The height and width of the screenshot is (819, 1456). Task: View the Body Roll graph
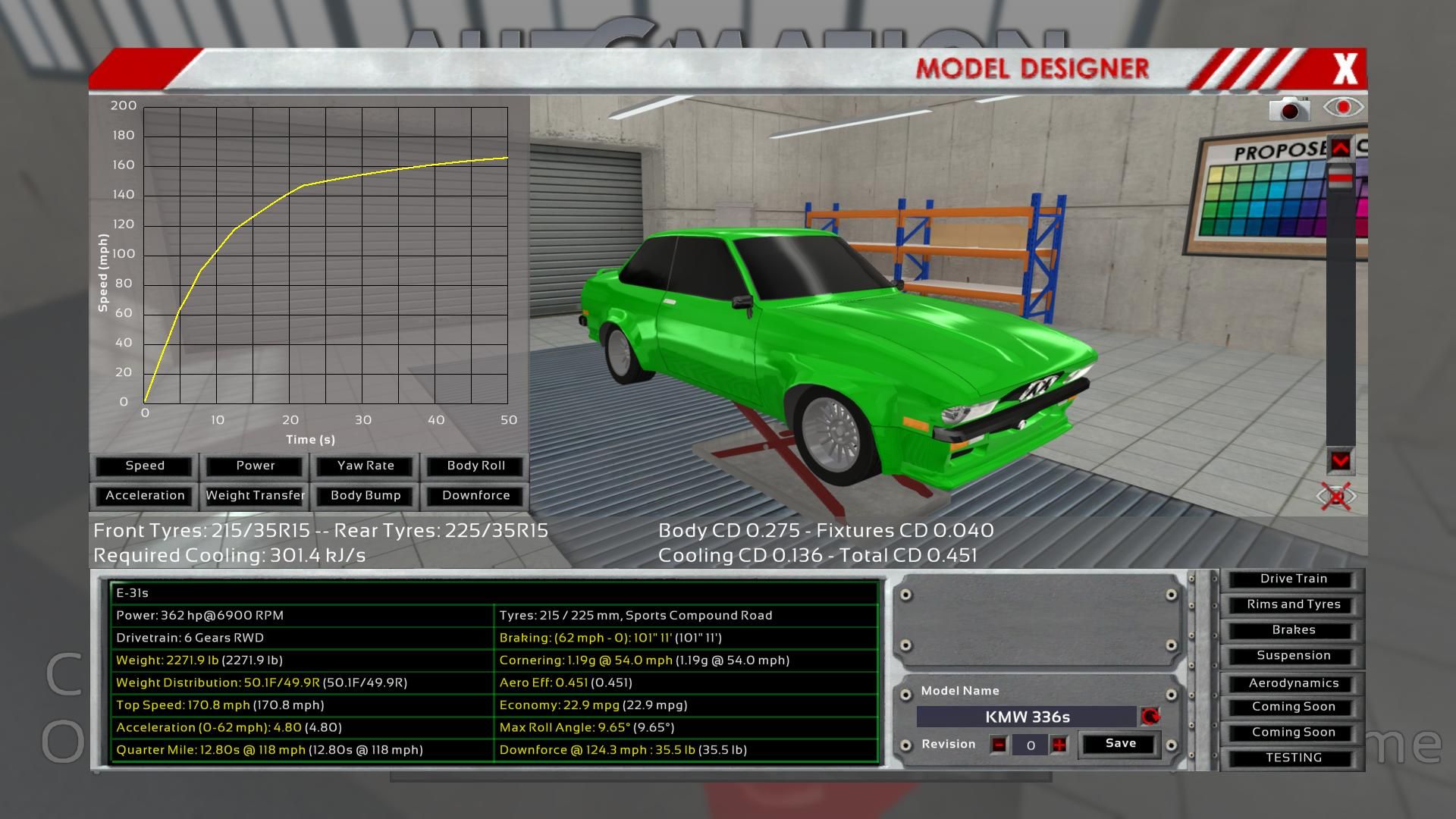click(475, 466)
